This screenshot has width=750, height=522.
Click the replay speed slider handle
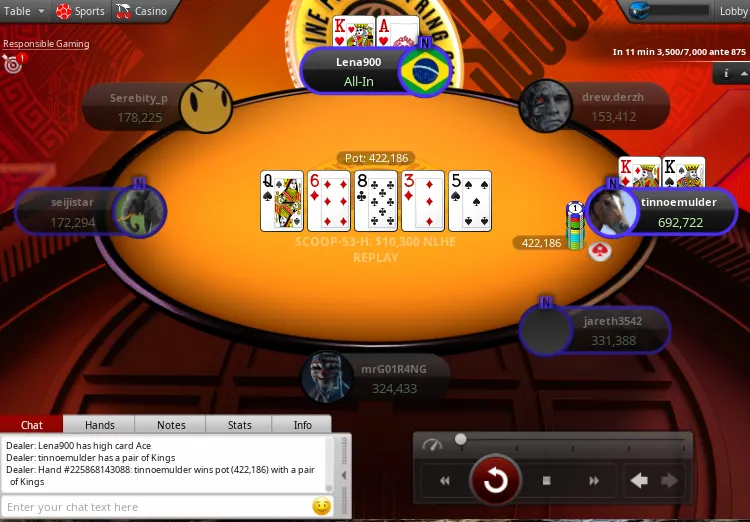click(461, 439)
